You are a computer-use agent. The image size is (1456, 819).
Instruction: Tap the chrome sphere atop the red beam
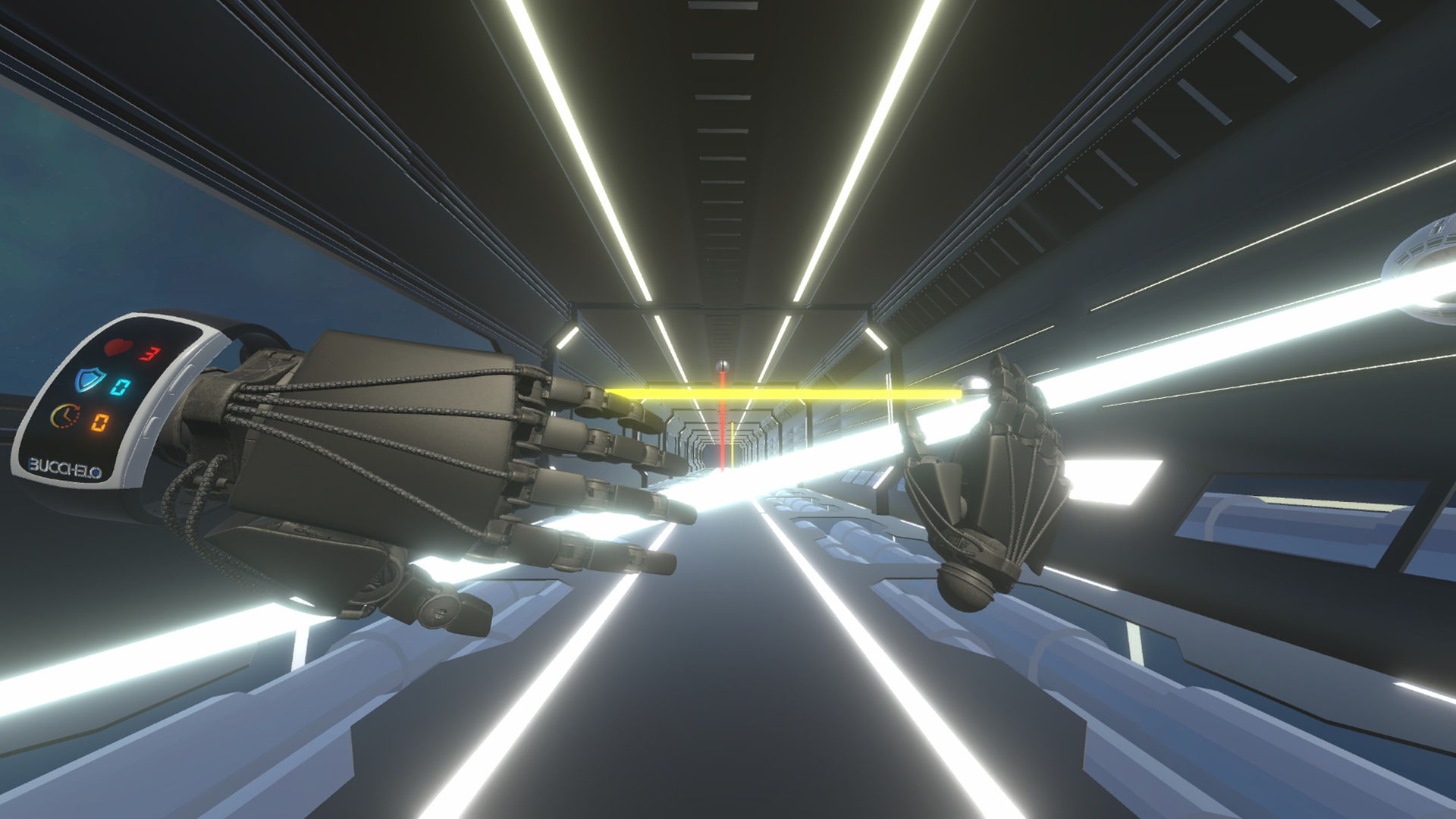click(722, 366)
